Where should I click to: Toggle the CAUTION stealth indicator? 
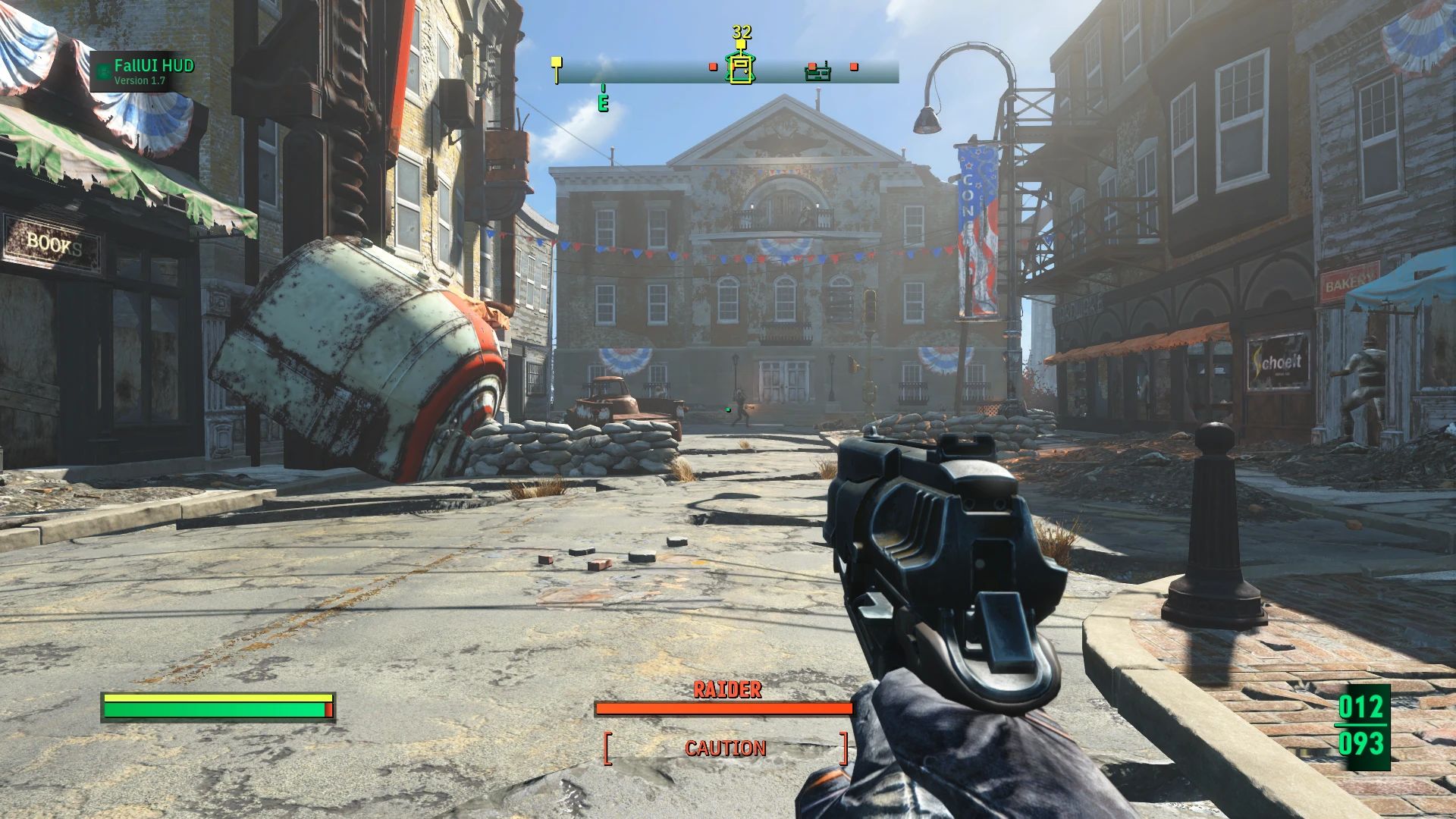point(724,749)
